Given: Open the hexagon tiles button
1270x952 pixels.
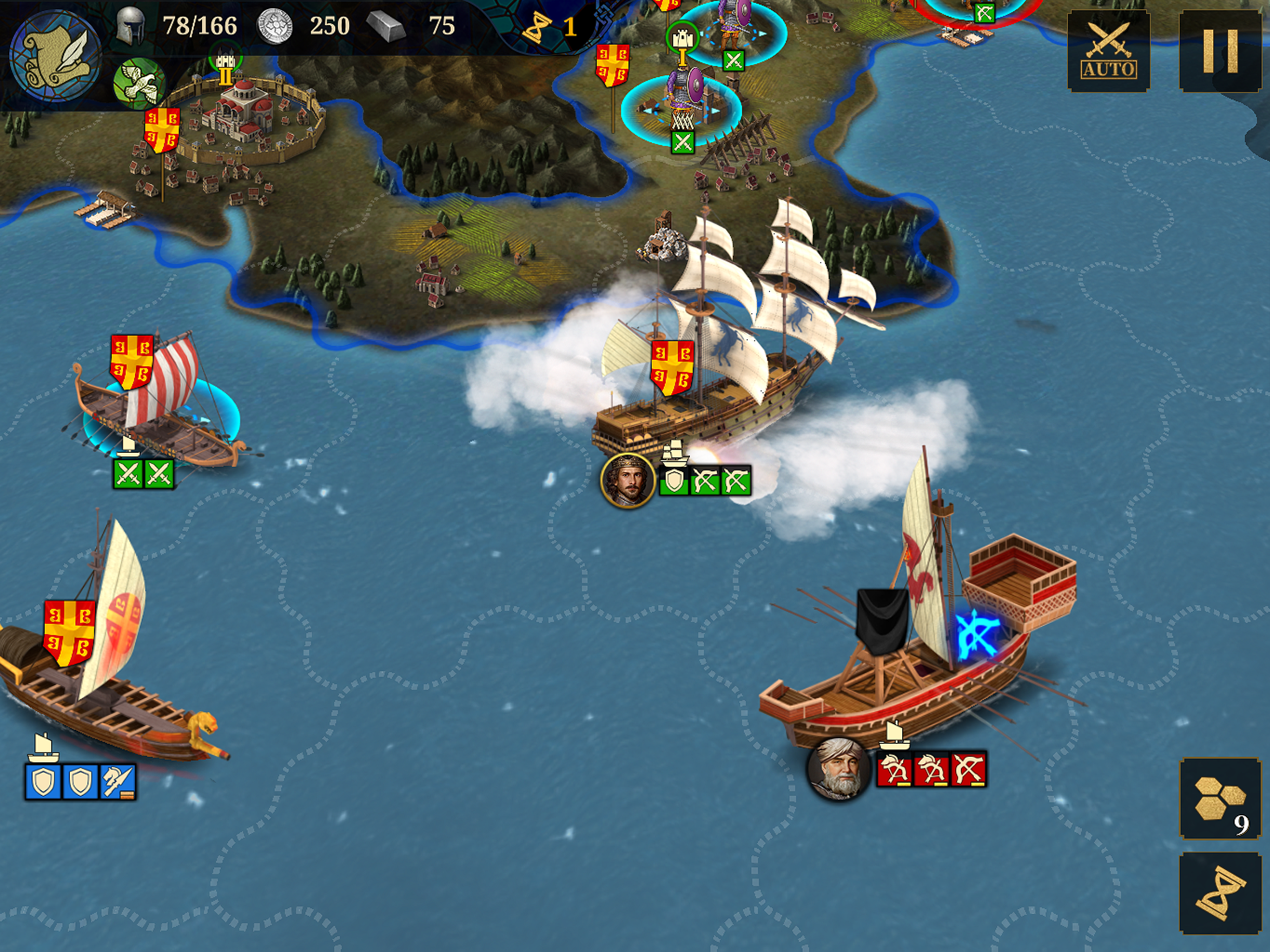Looking at the screenshot, I should click(x=1219, y=798).
